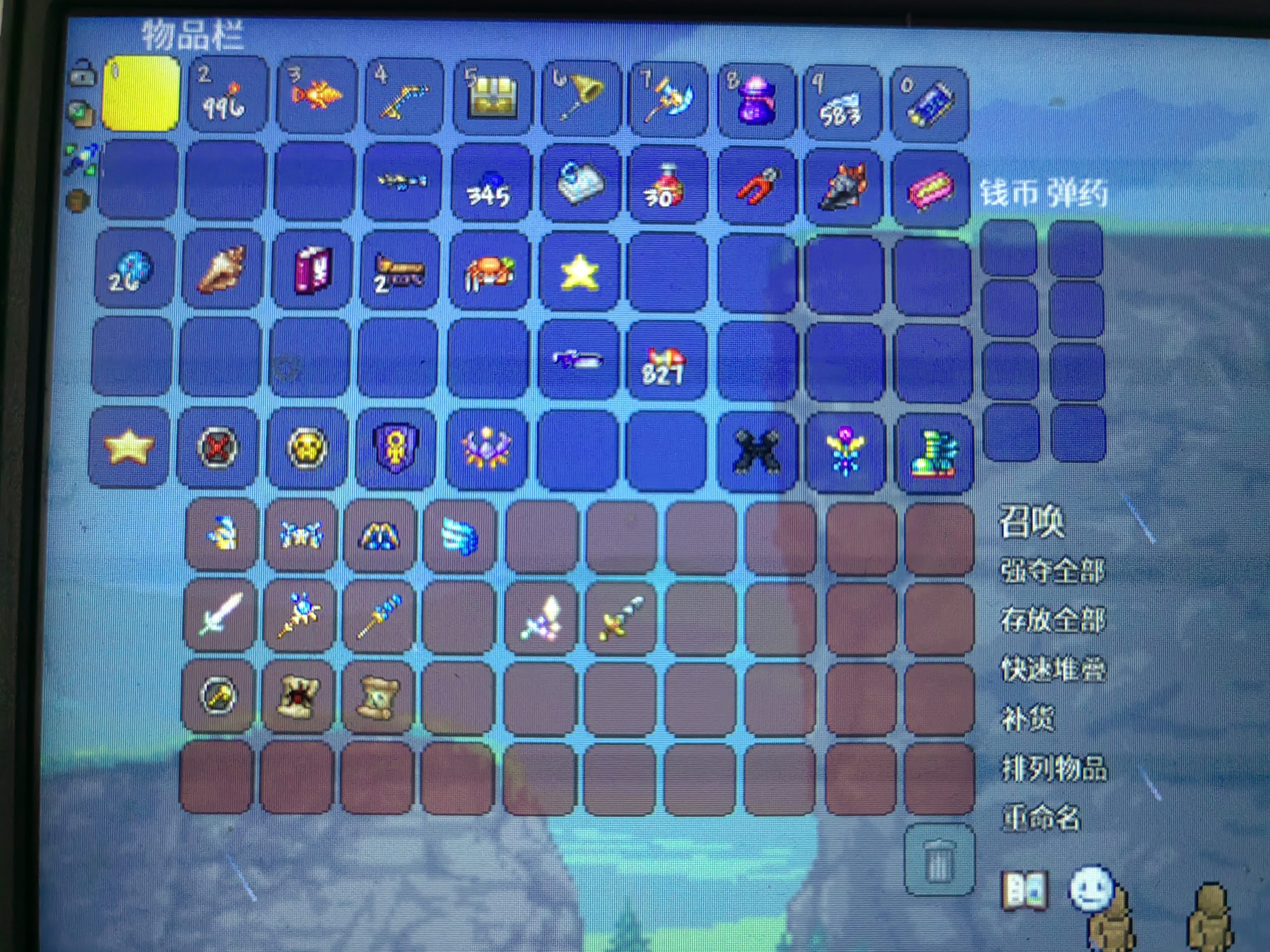Click the 补货 (Restock) option
Image resolution: width=1270 pixels, height=952 pixels.
(x=1027, y=718)
